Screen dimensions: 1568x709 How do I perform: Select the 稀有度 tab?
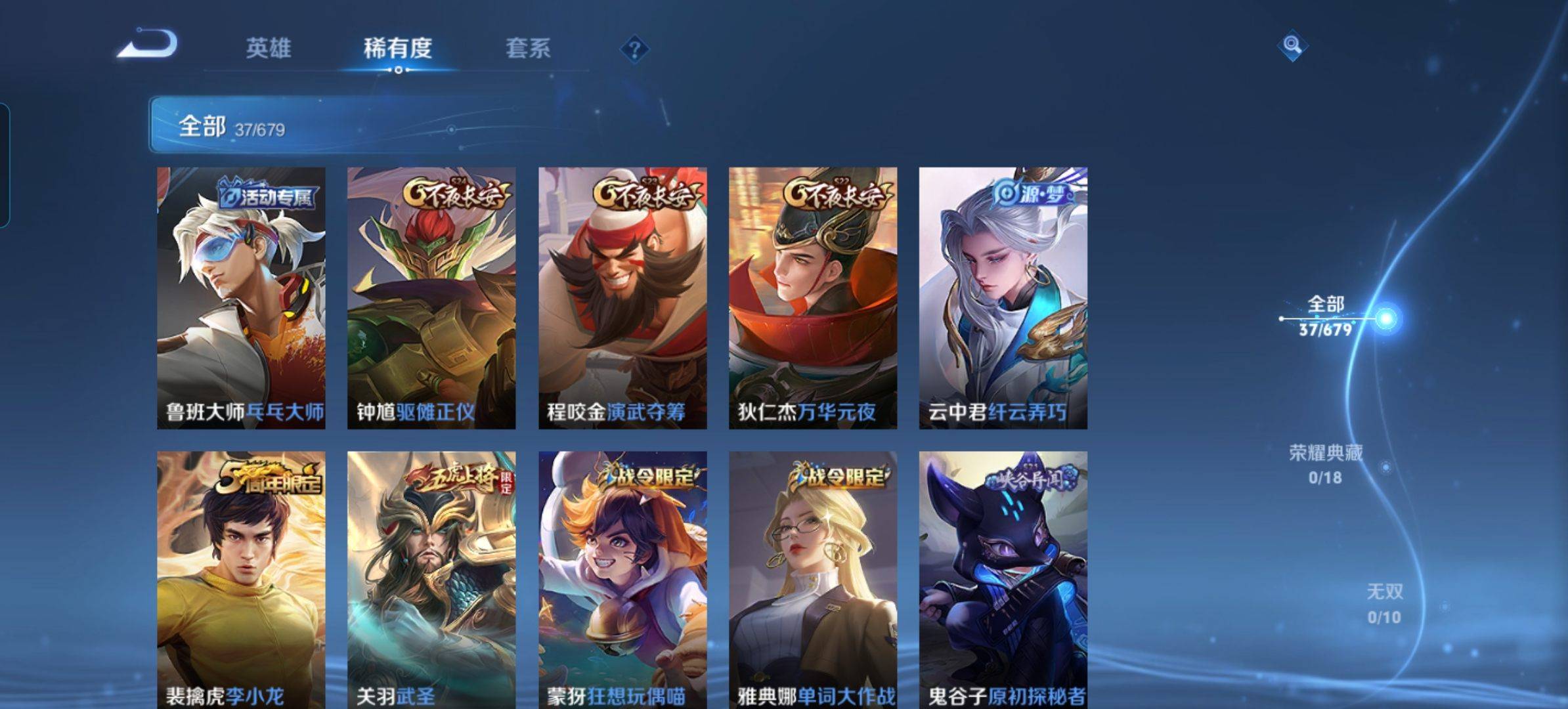click(397, 48)
